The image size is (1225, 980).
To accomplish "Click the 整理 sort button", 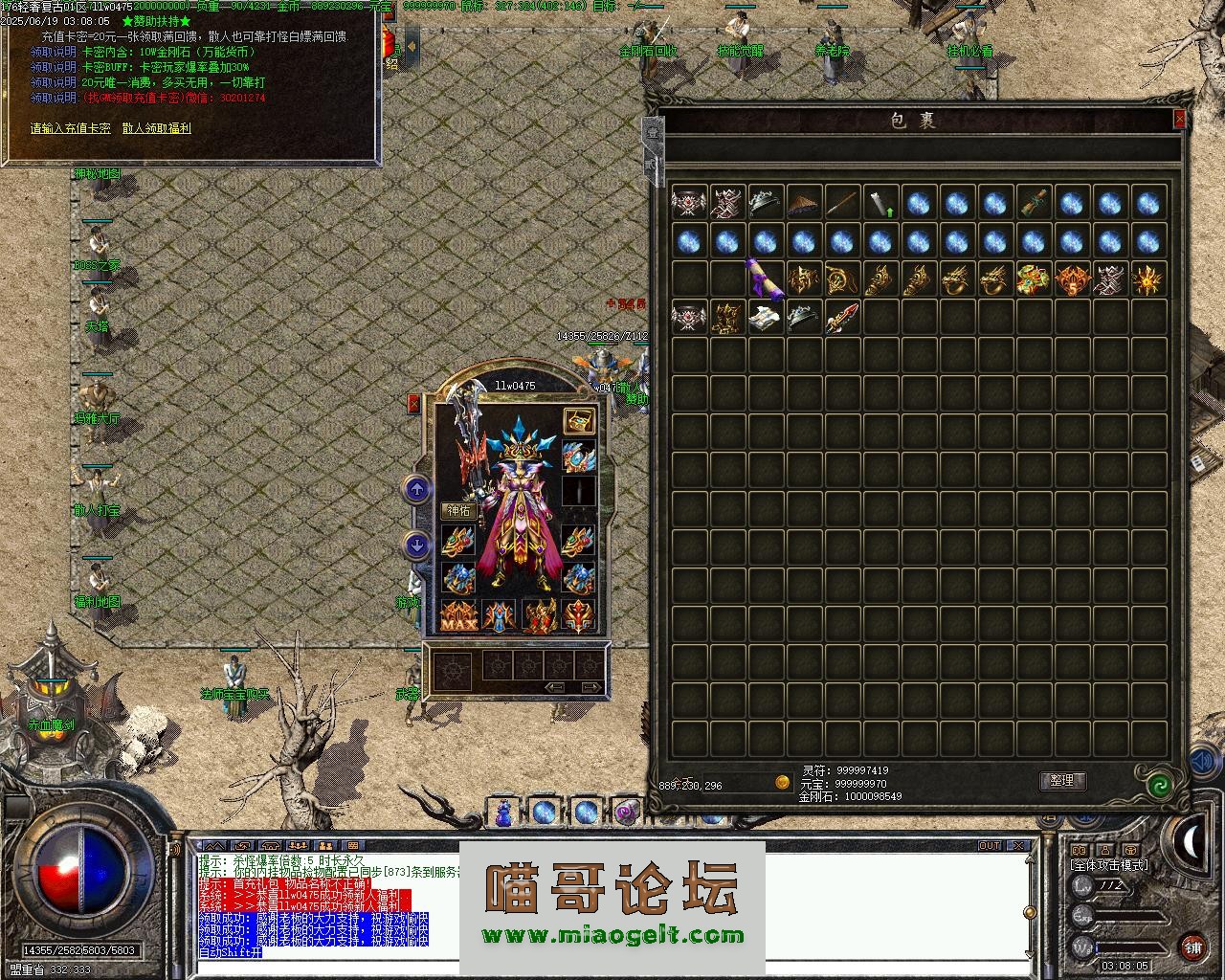I will [x=1061, y=781].
